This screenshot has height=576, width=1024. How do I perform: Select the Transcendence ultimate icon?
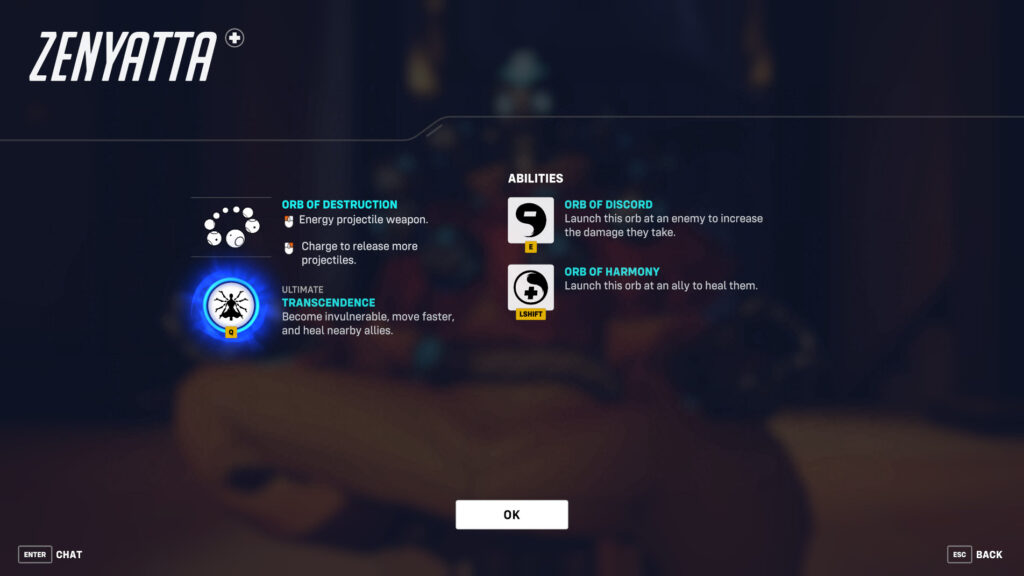tap(231, 305)
